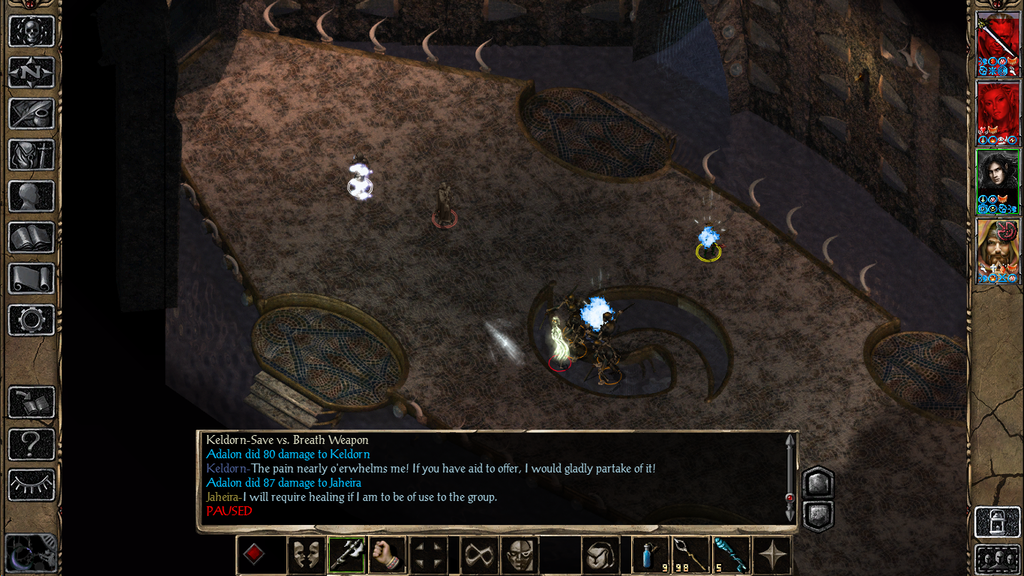Open game options gear button
Screen dimensions: 1024x576
point(31,320)
